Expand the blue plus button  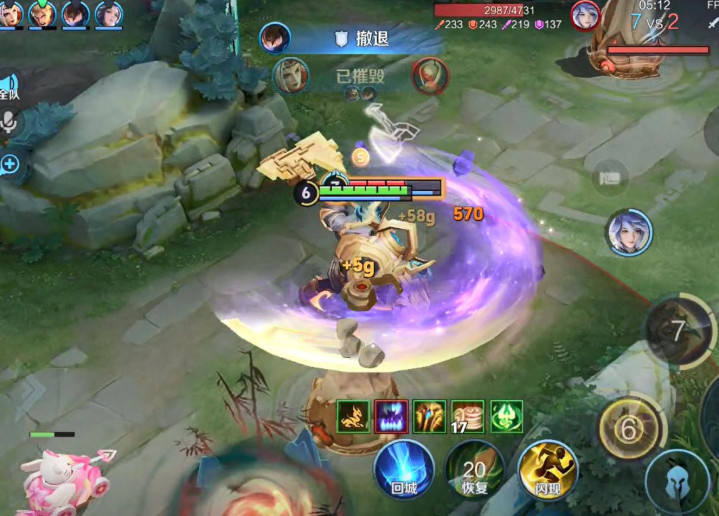pos(10,163)
